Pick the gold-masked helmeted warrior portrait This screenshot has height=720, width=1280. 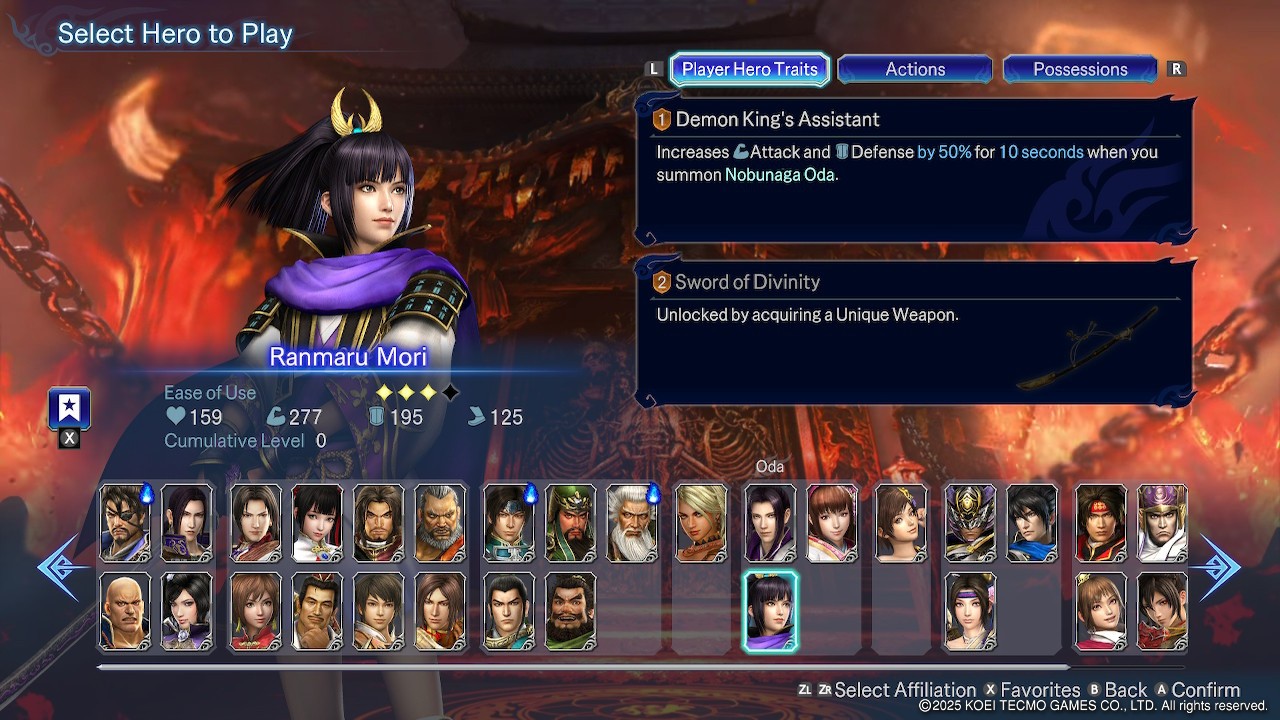coord(970,523)
